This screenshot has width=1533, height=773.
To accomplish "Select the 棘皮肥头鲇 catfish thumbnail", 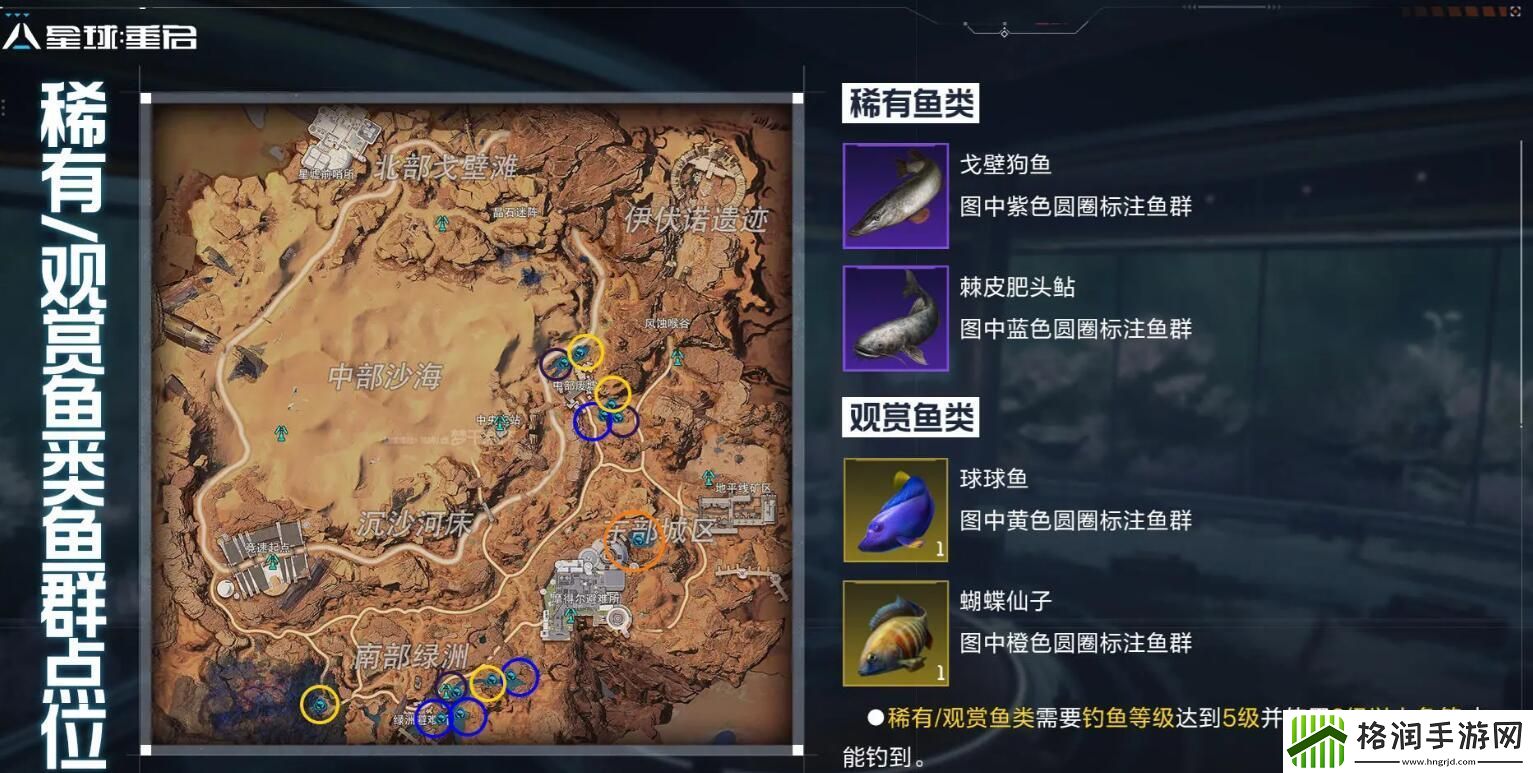I will tap(895, 318).
